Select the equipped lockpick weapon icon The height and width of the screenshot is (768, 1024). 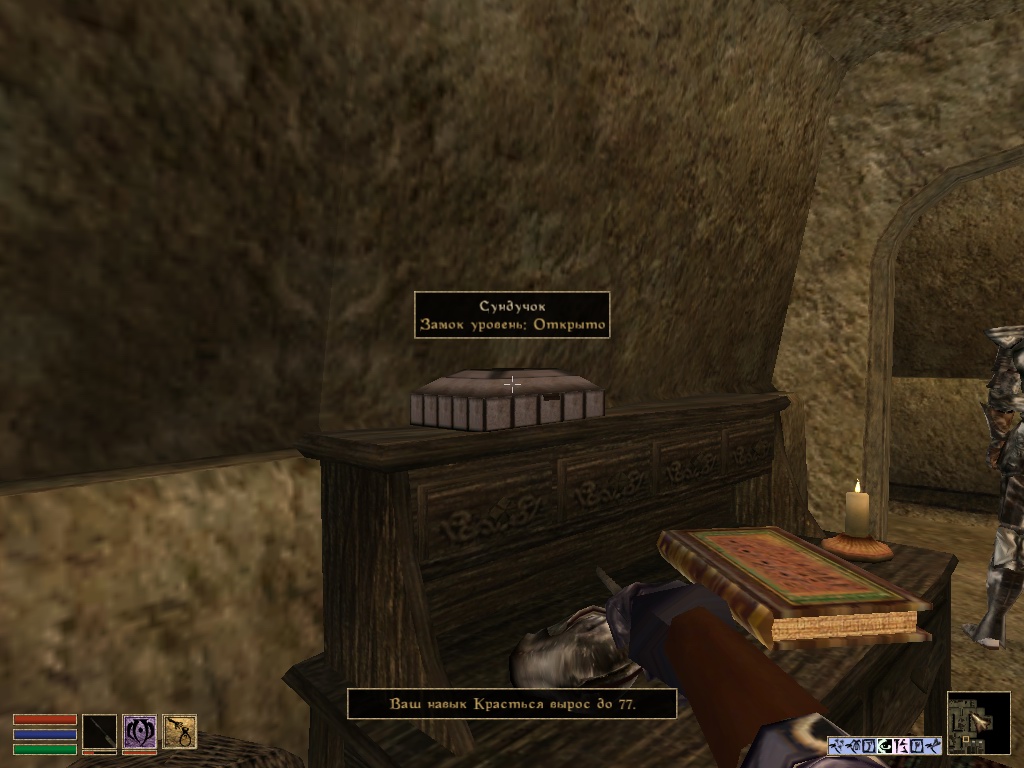pos(99,732)
